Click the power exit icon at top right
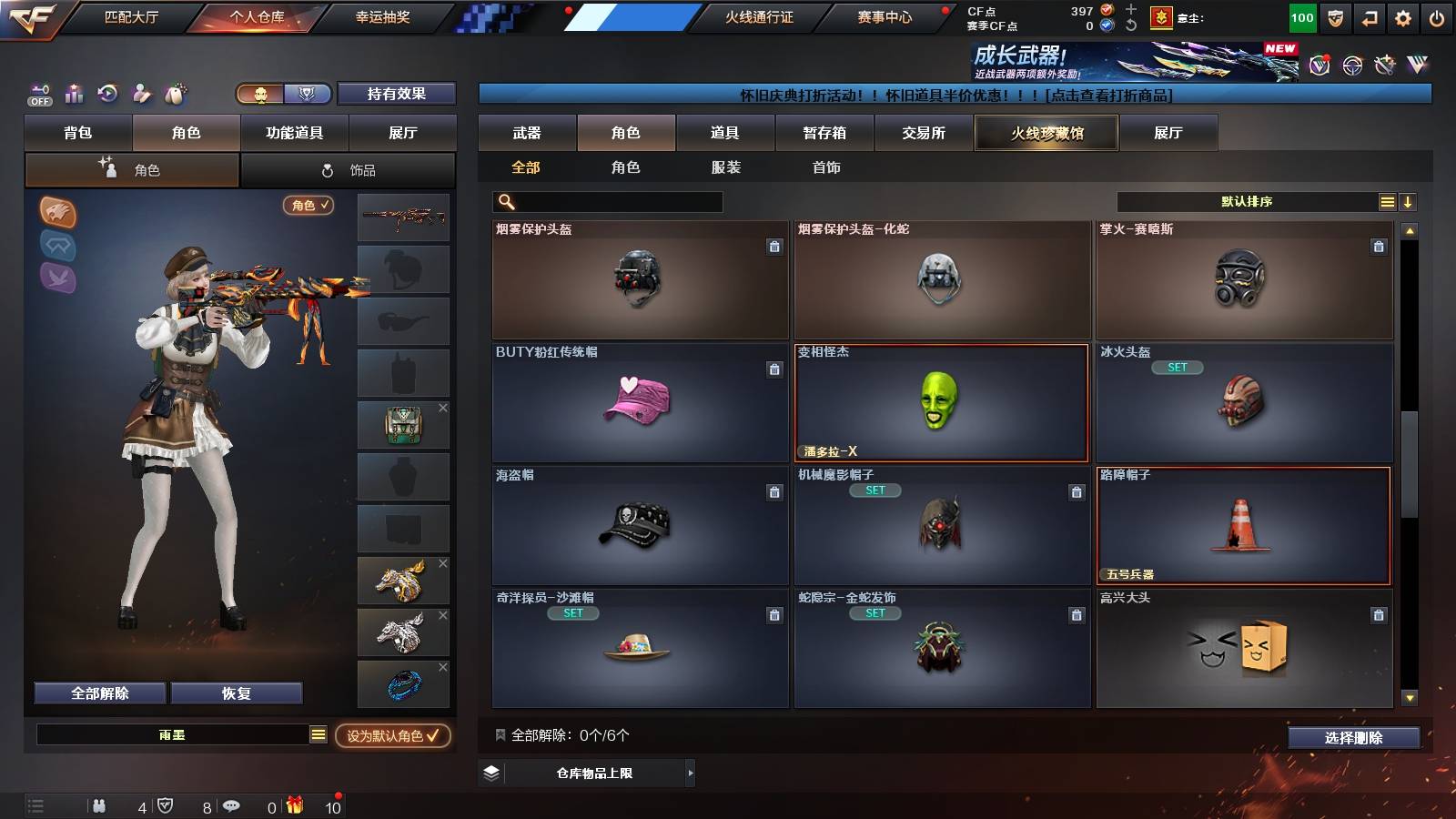The image size is (1456, 819). tap(1438, 17)
